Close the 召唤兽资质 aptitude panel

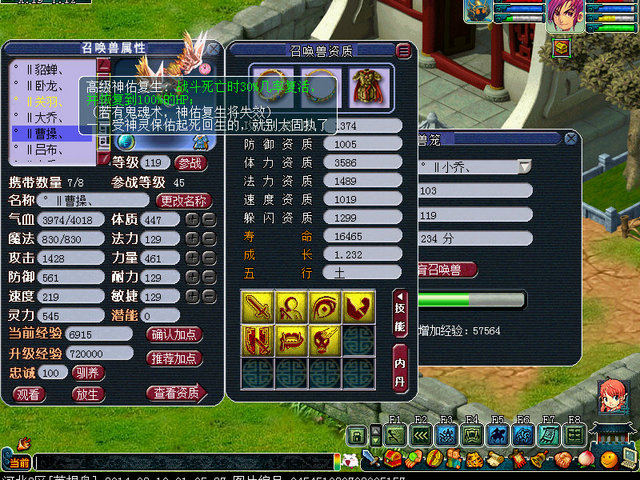(x=403, y=50)
